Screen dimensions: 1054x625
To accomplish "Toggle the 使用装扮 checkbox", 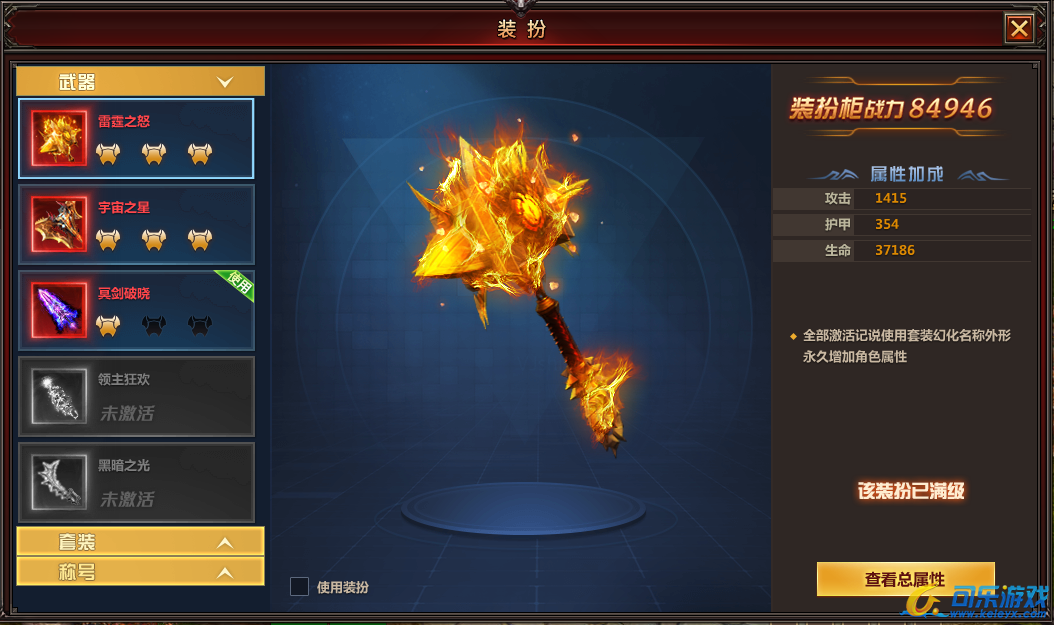I will (299, 587).
